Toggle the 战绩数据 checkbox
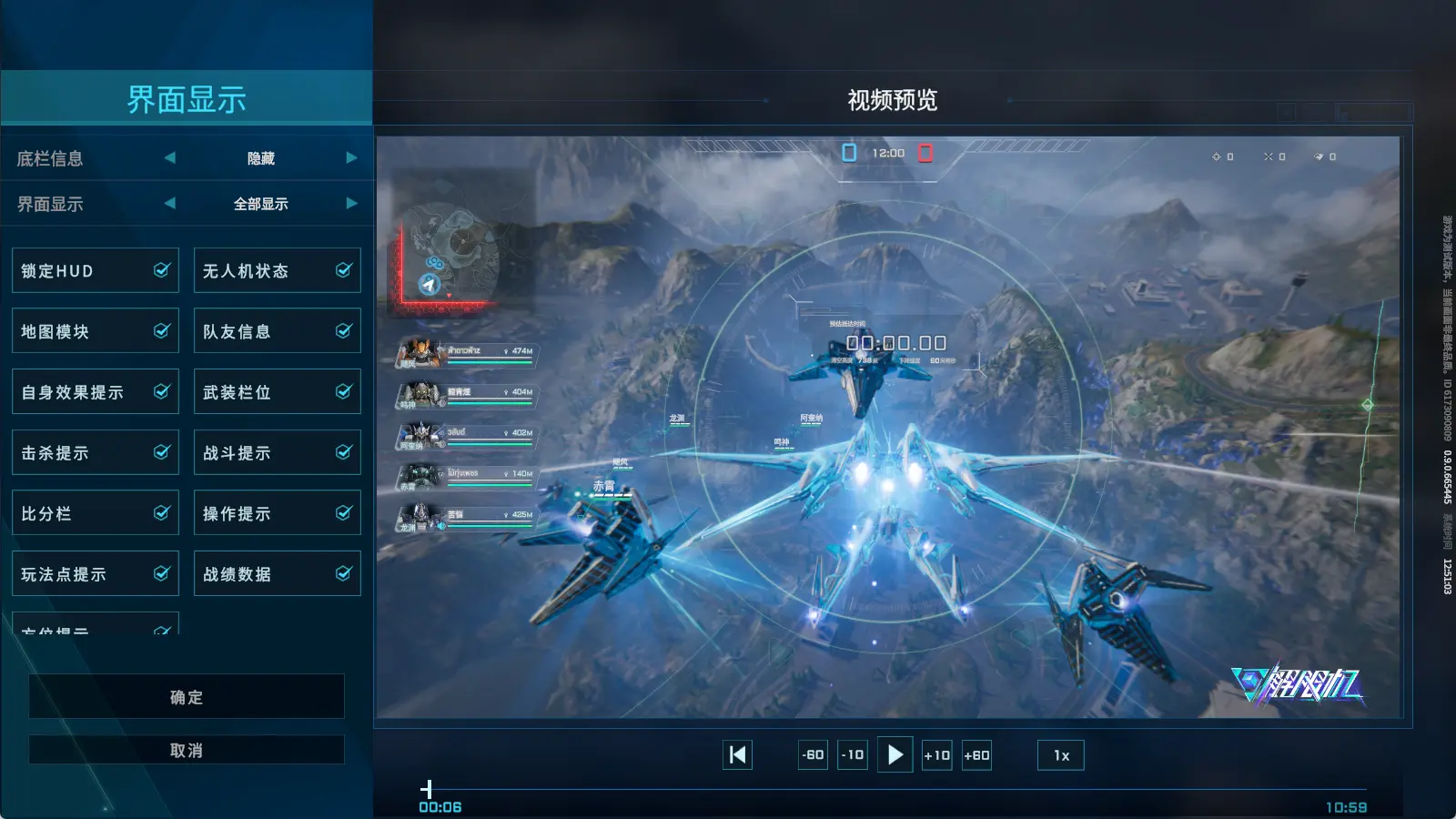This screenshot has width=1456, height=819. tap(344, 574)
